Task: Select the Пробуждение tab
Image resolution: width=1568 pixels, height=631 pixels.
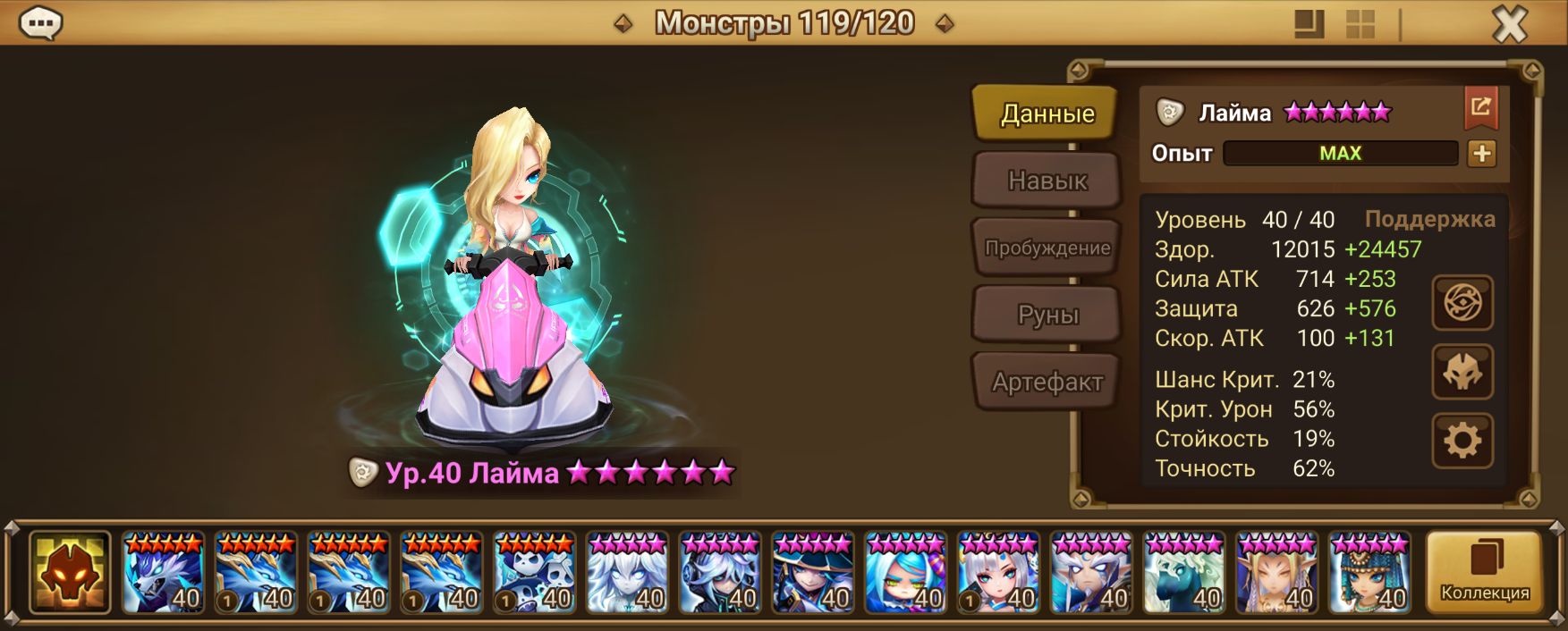Action: pyautogui.click(x=1047, y=248)
